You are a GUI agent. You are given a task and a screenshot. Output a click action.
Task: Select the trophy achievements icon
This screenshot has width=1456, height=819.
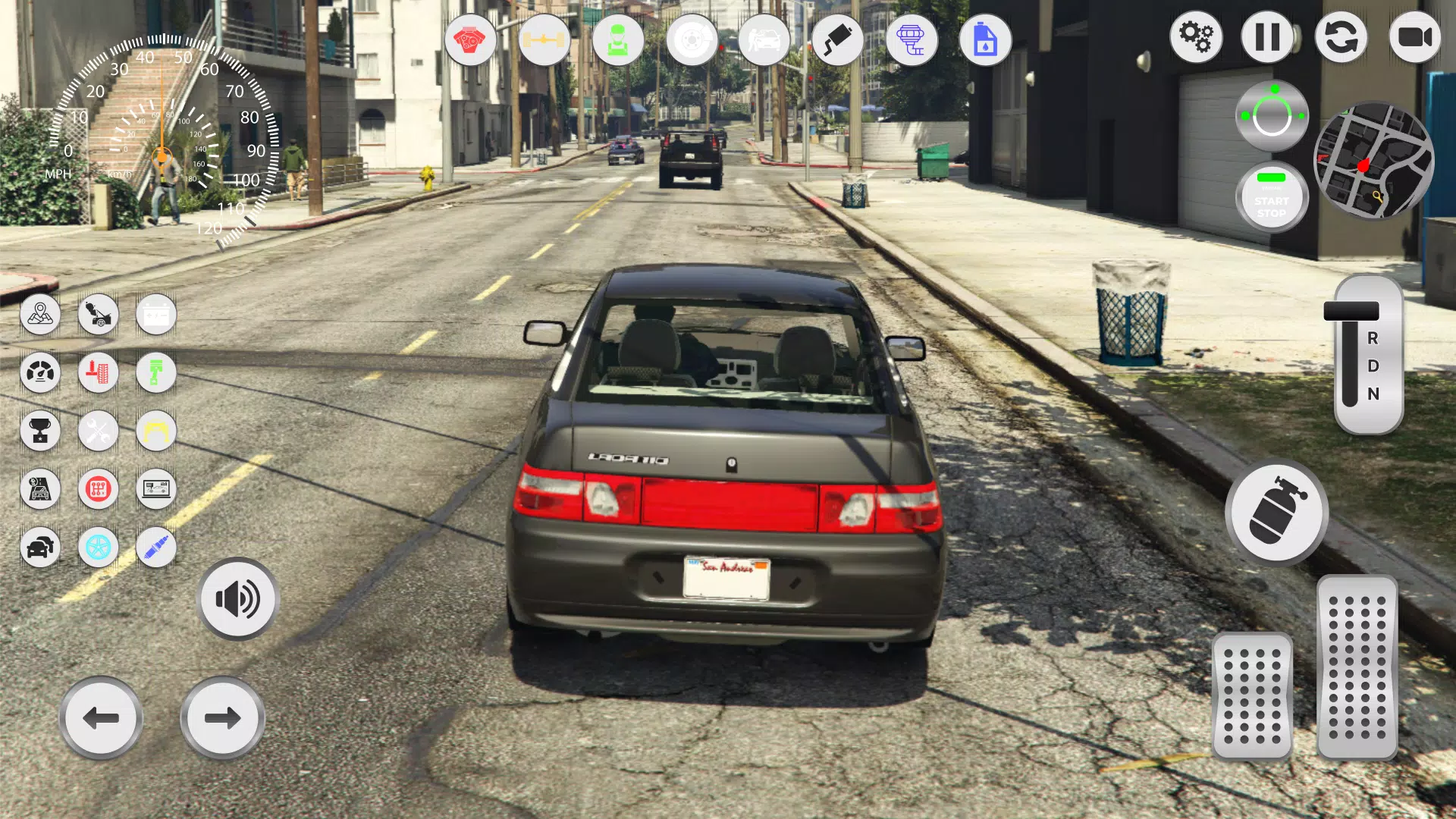(x=41, y=431)
